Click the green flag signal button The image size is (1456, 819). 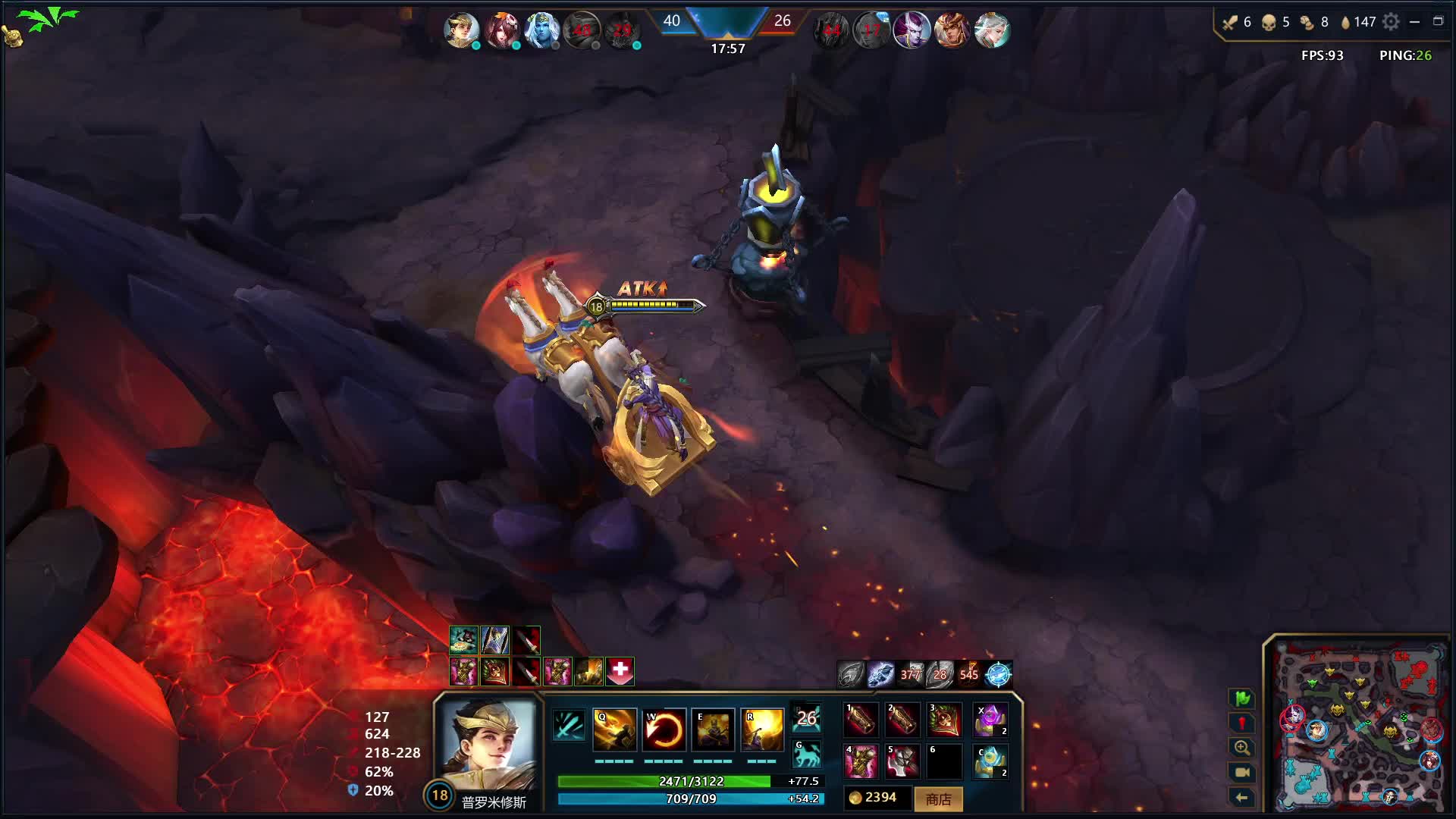coord(1242,698)
